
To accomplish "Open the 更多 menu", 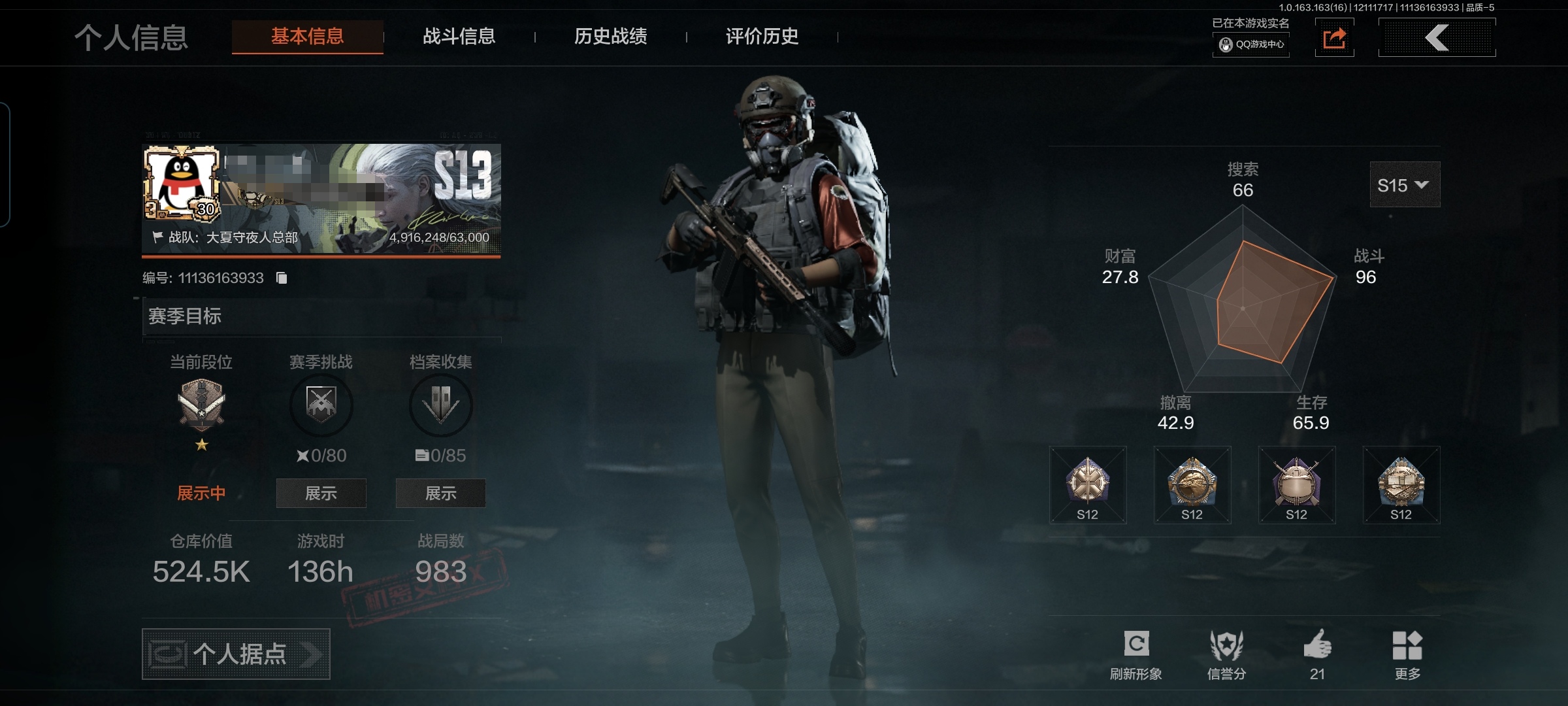I will click(x=1407, y=654).
